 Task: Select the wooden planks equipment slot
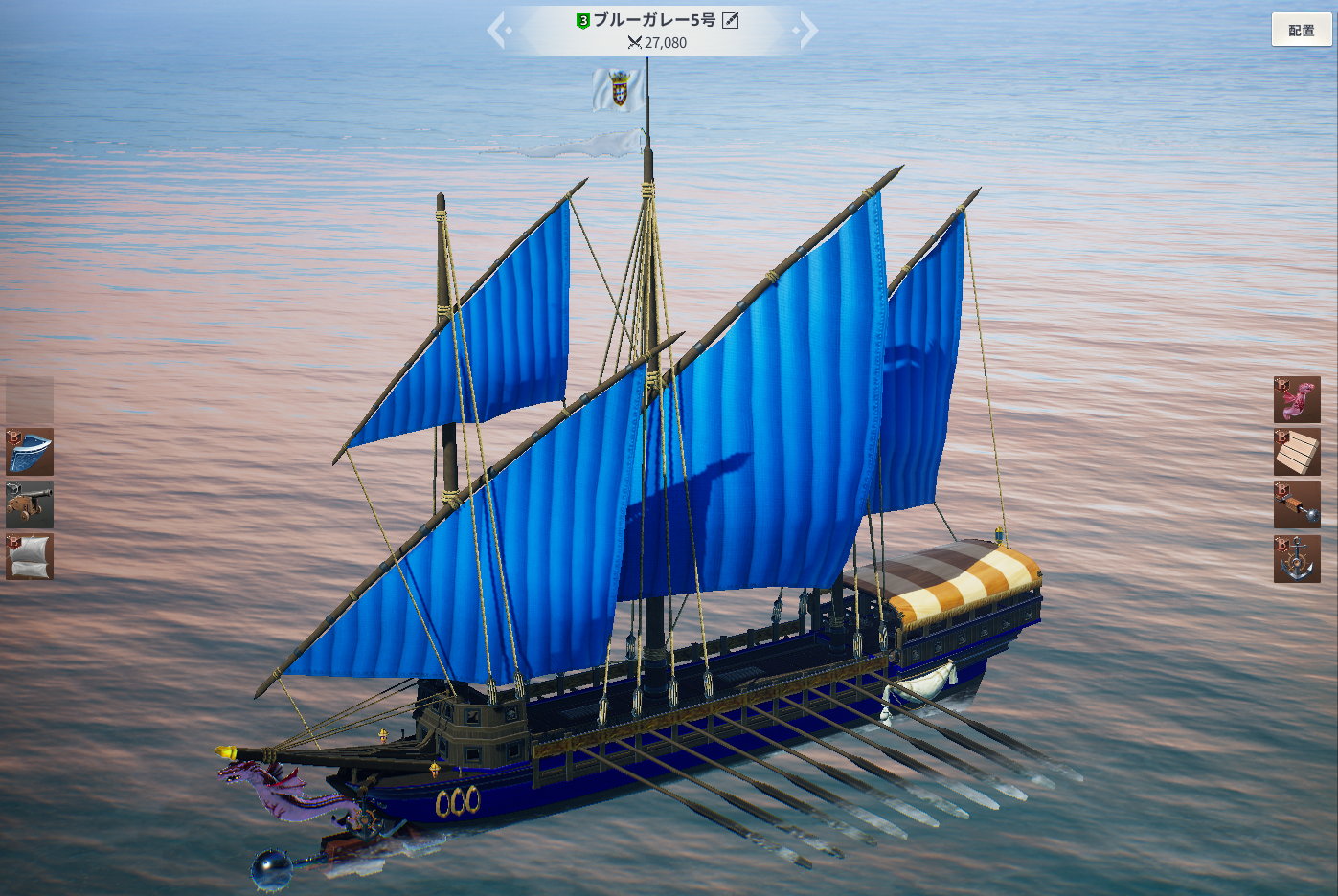1297,453
